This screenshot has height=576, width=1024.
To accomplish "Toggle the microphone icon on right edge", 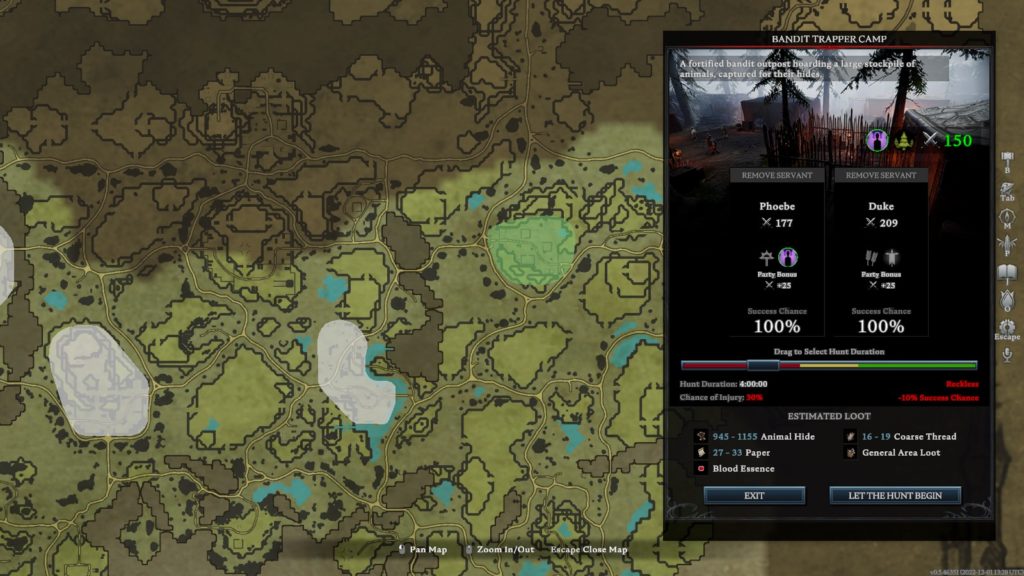I will pyautogui.click(x=1007, y=353).
